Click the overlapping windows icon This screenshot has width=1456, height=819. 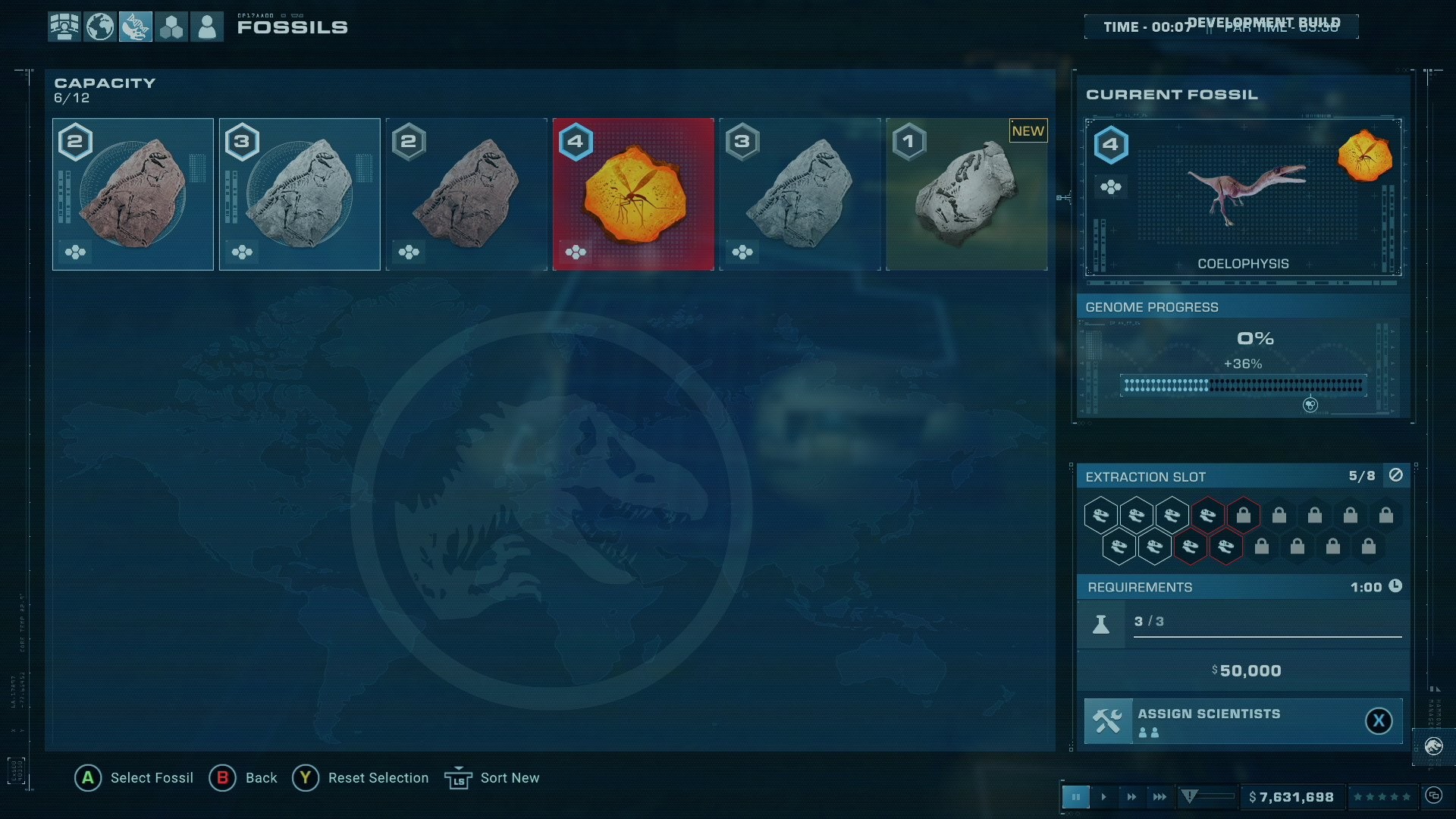pos(1433,795)
